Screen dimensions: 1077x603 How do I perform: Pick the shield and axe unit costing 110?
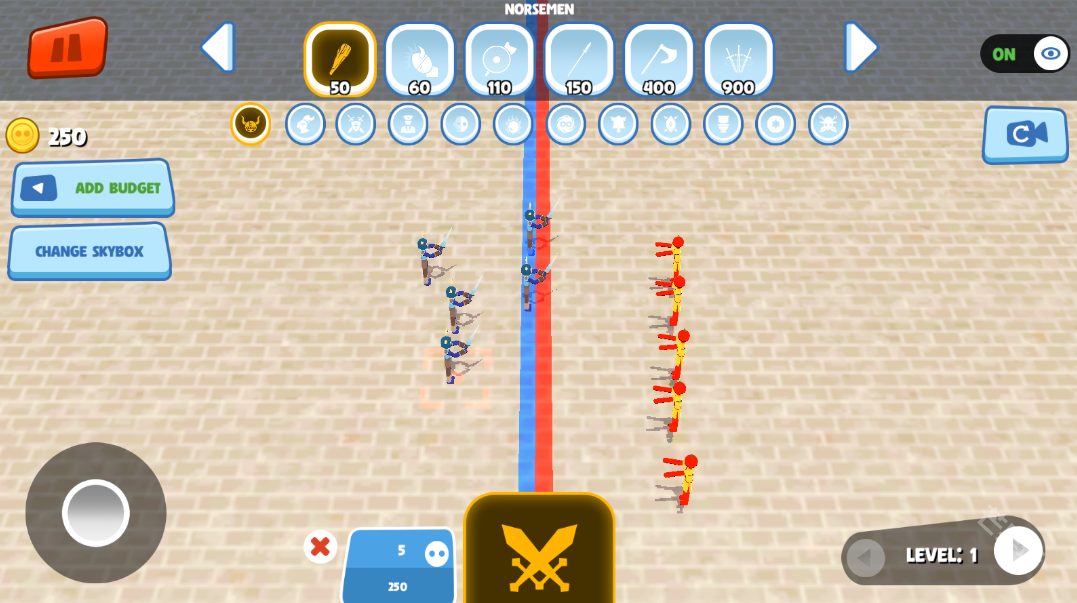[499, 58]
